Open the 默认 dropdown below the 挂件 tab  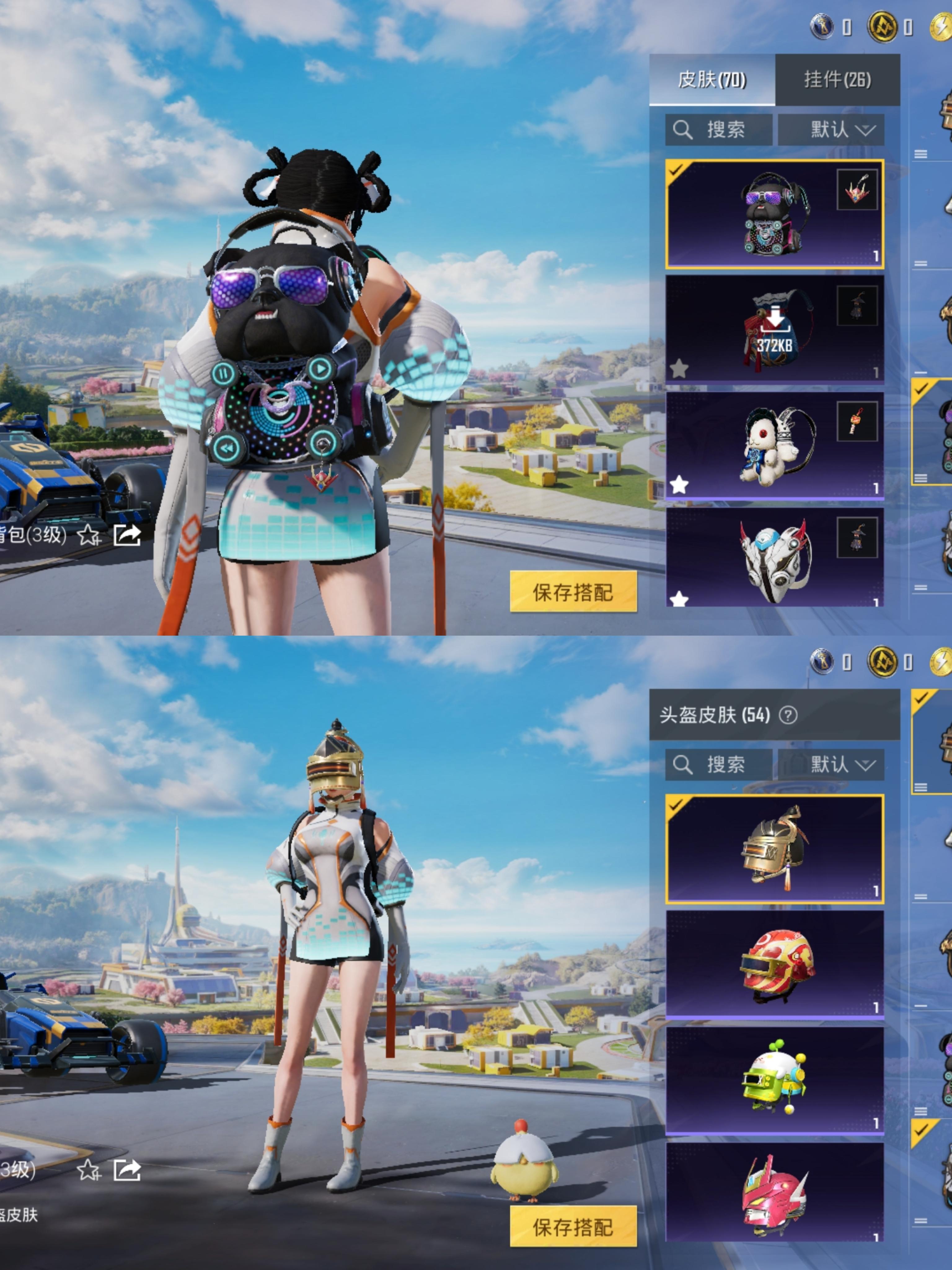click(x=830, y=130)
